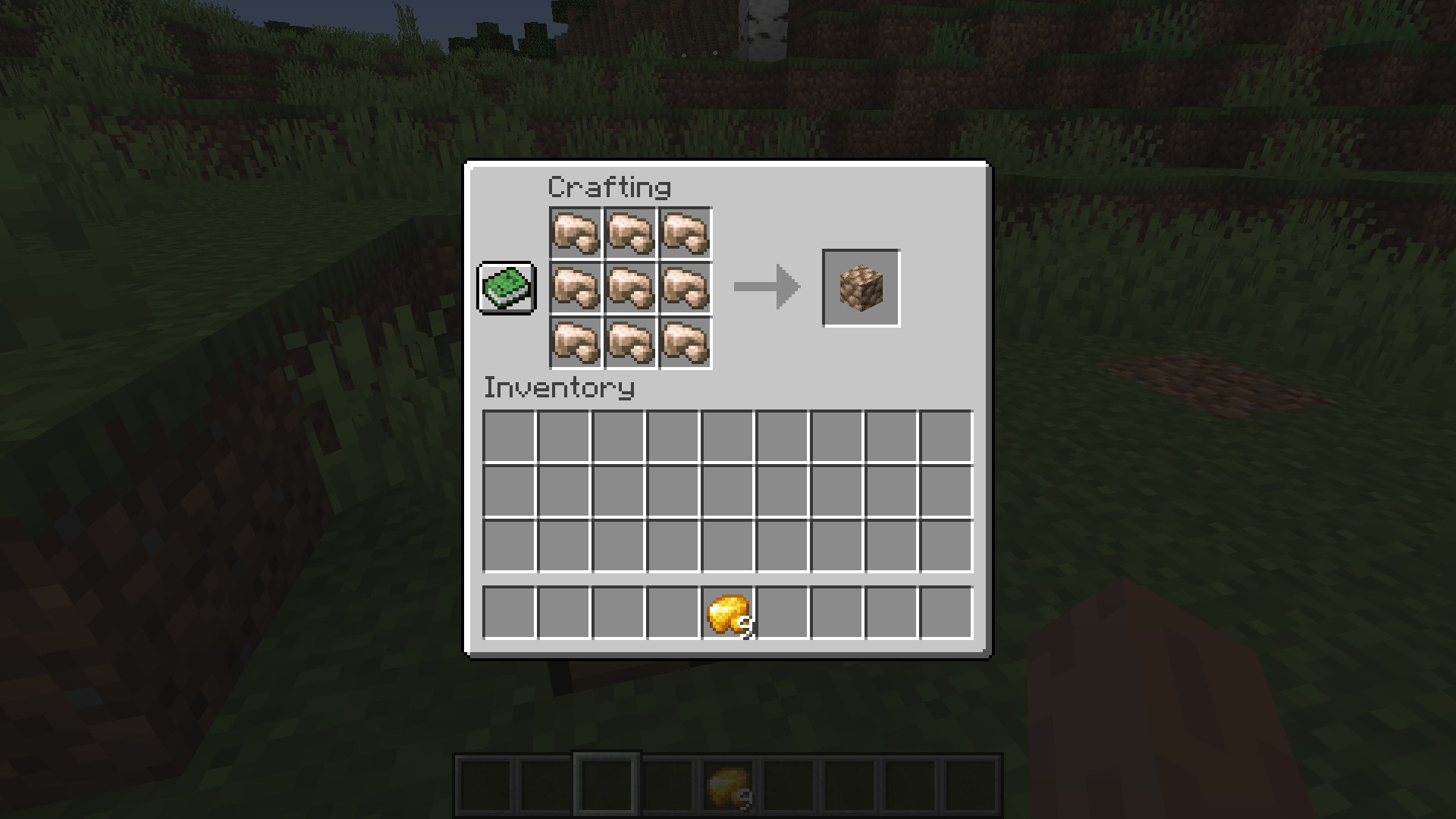Viewport: 1456px width, 819px height.
Task: Grab the top-left raw iron crafting slot
Action: tap(576, 234)
